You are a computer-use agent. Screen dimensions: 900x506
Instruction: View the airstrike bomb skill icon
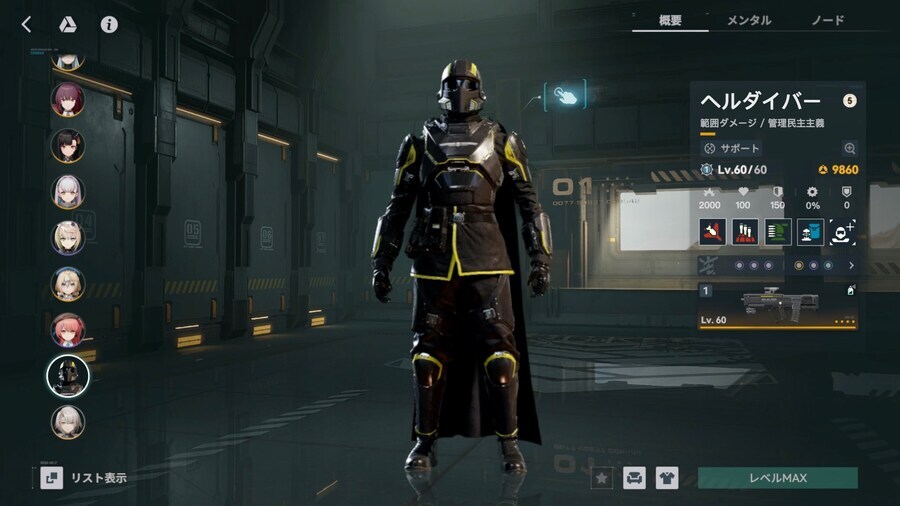(x=712, y=232)
